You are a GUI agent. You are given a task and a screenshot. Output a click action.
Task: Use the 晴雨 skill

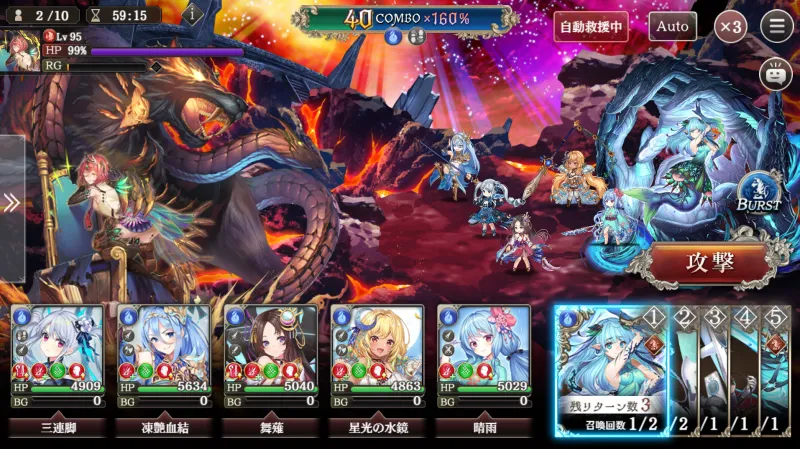pyautogui.click(x=483, y=428)
